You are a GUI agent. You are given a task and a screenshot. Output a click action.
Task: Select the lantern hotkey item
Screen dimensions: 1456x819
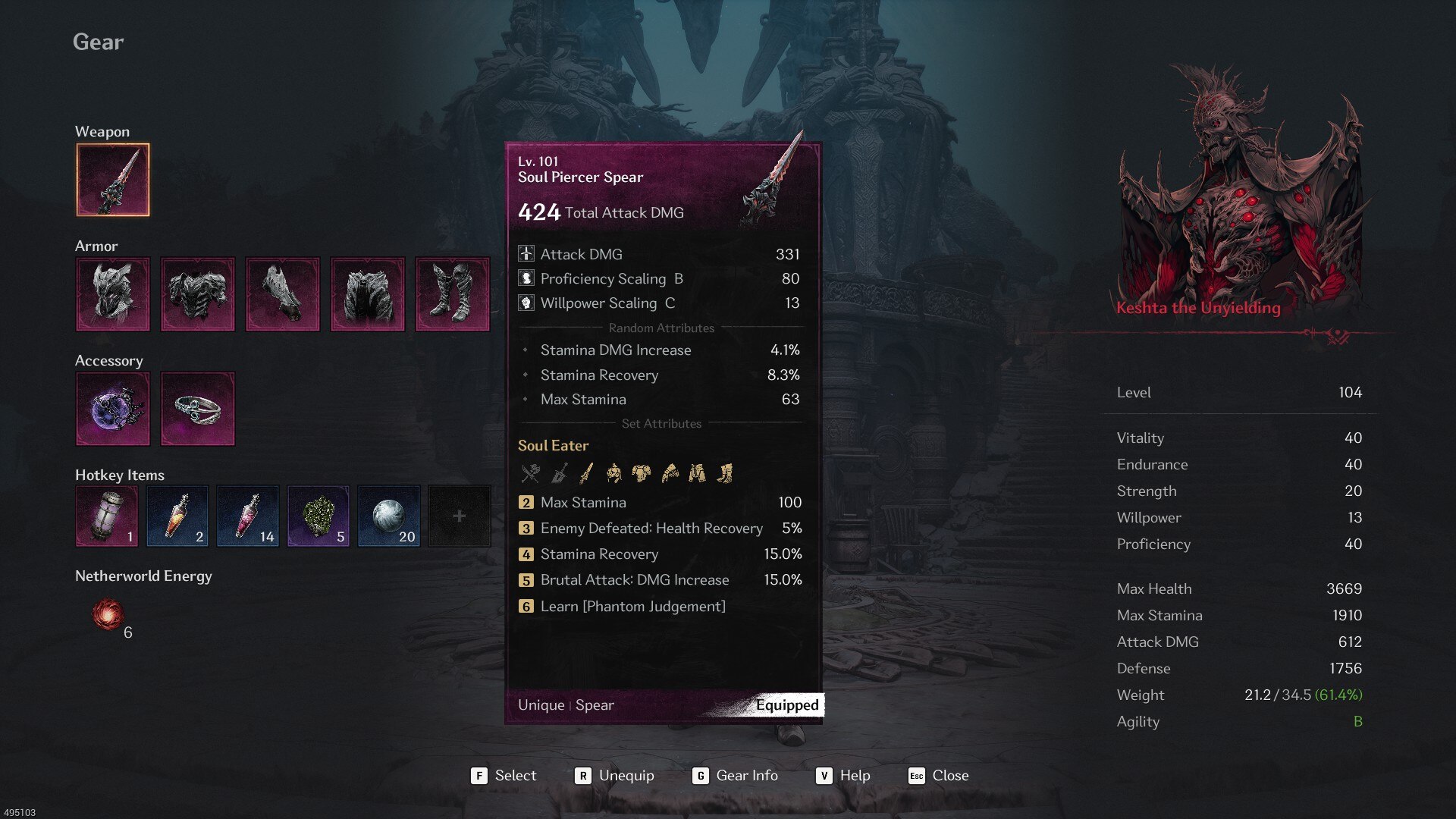pyautogui.click(x=107, y=516)
